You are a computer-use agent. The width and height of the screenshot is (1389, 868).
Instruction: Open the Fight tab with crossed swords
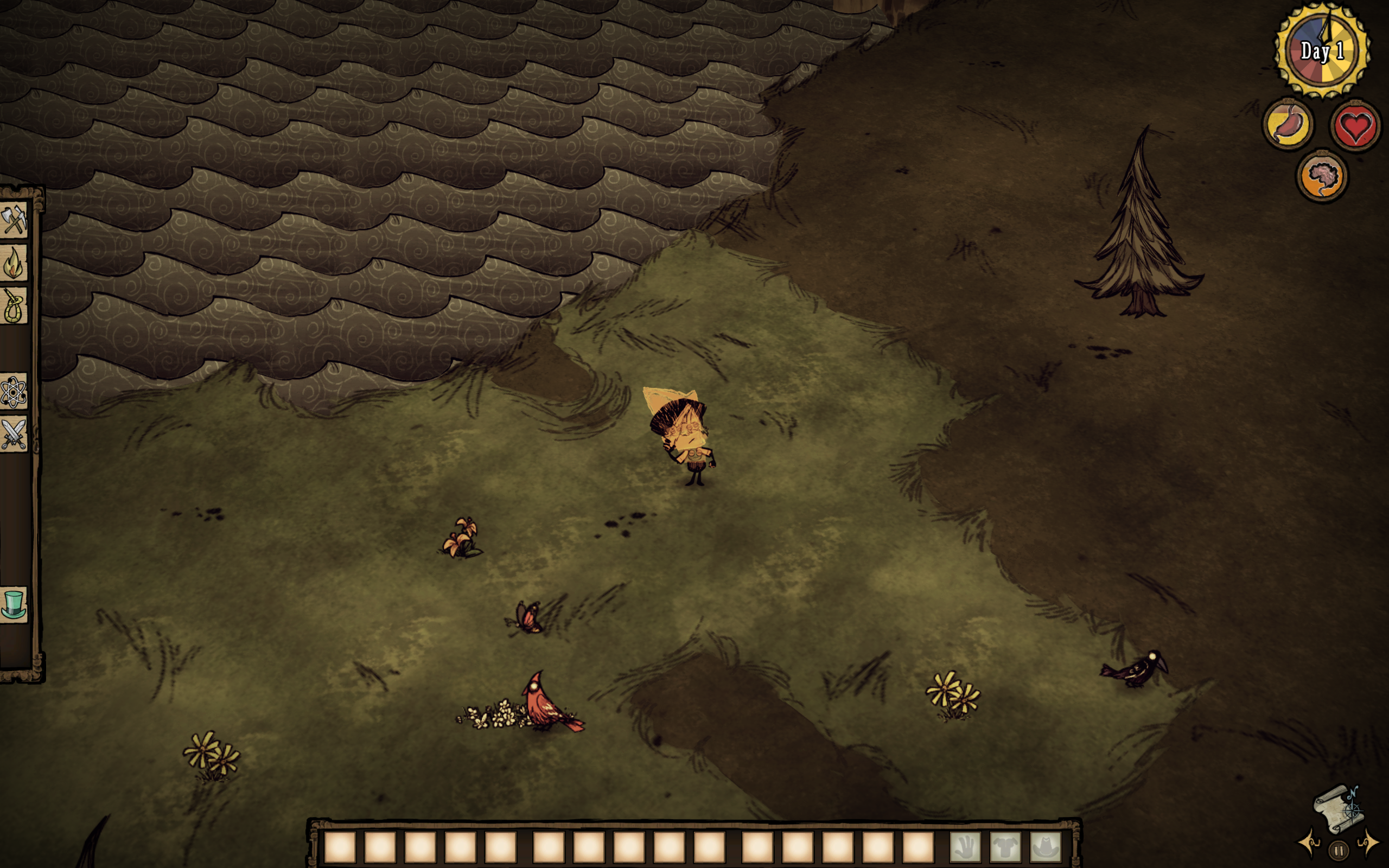14,435
